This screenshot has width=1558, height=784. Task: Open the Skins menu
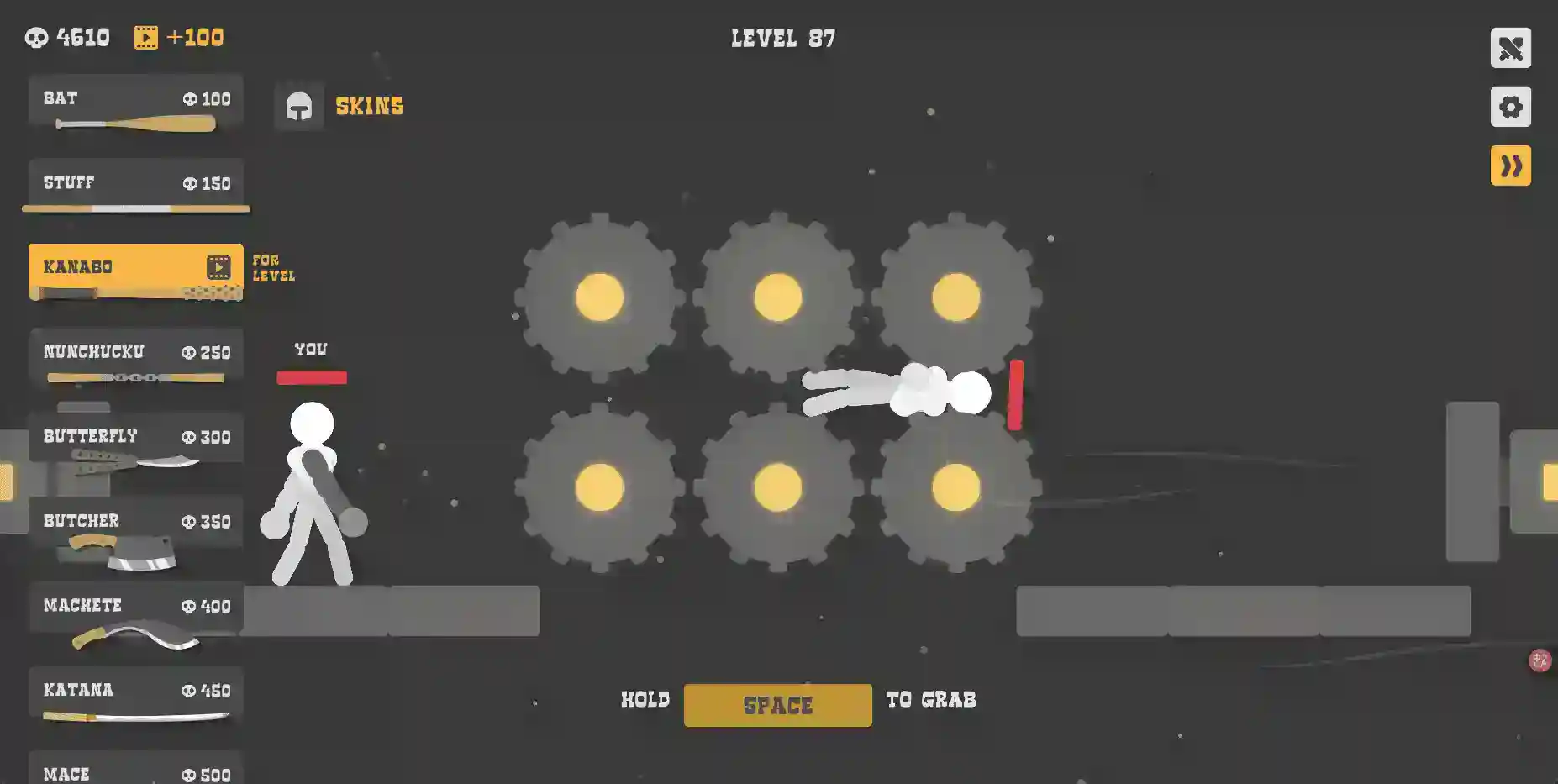point(340,106)
